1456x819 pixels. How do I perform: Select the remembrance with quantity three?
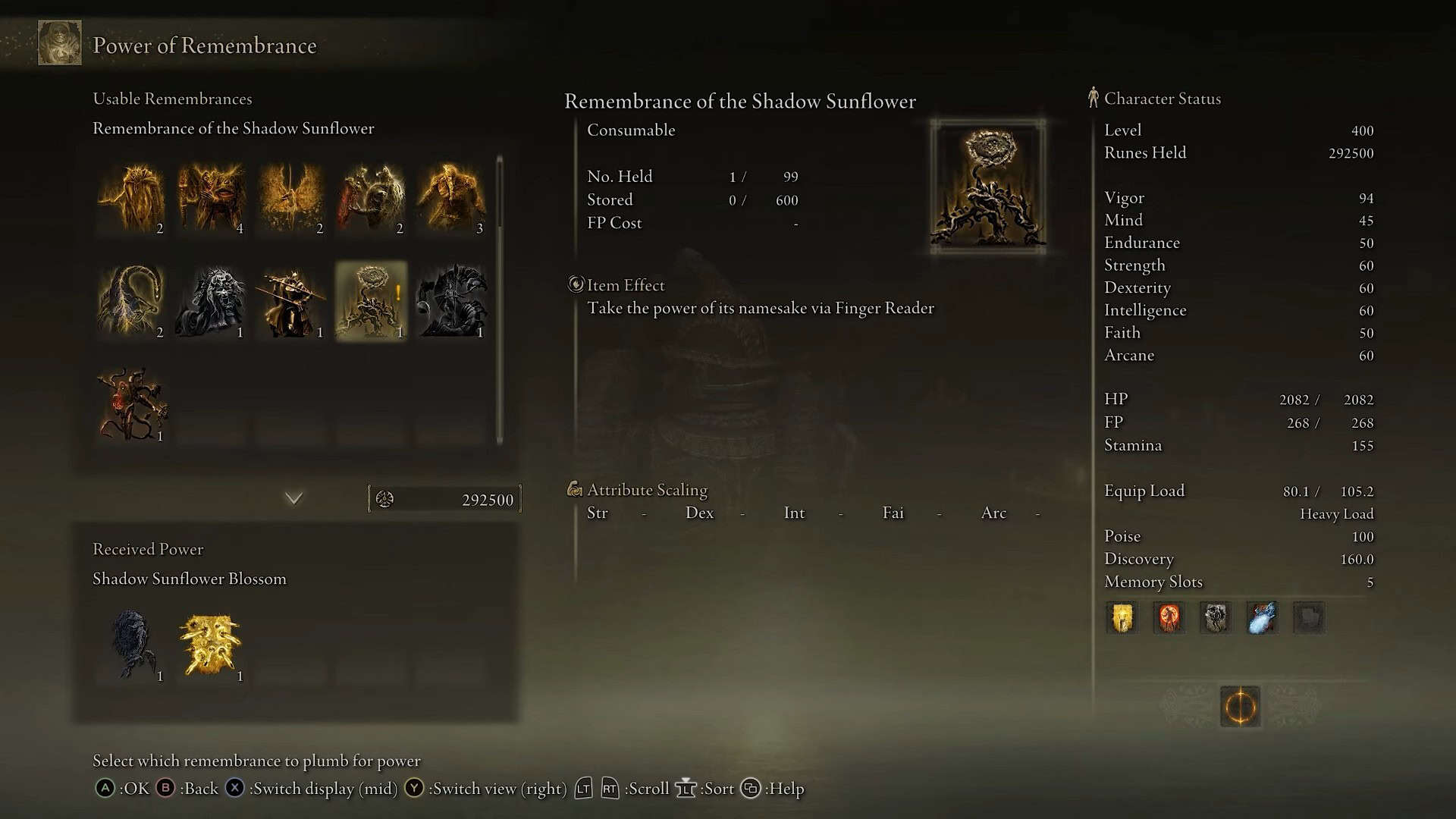pos(451,197)
